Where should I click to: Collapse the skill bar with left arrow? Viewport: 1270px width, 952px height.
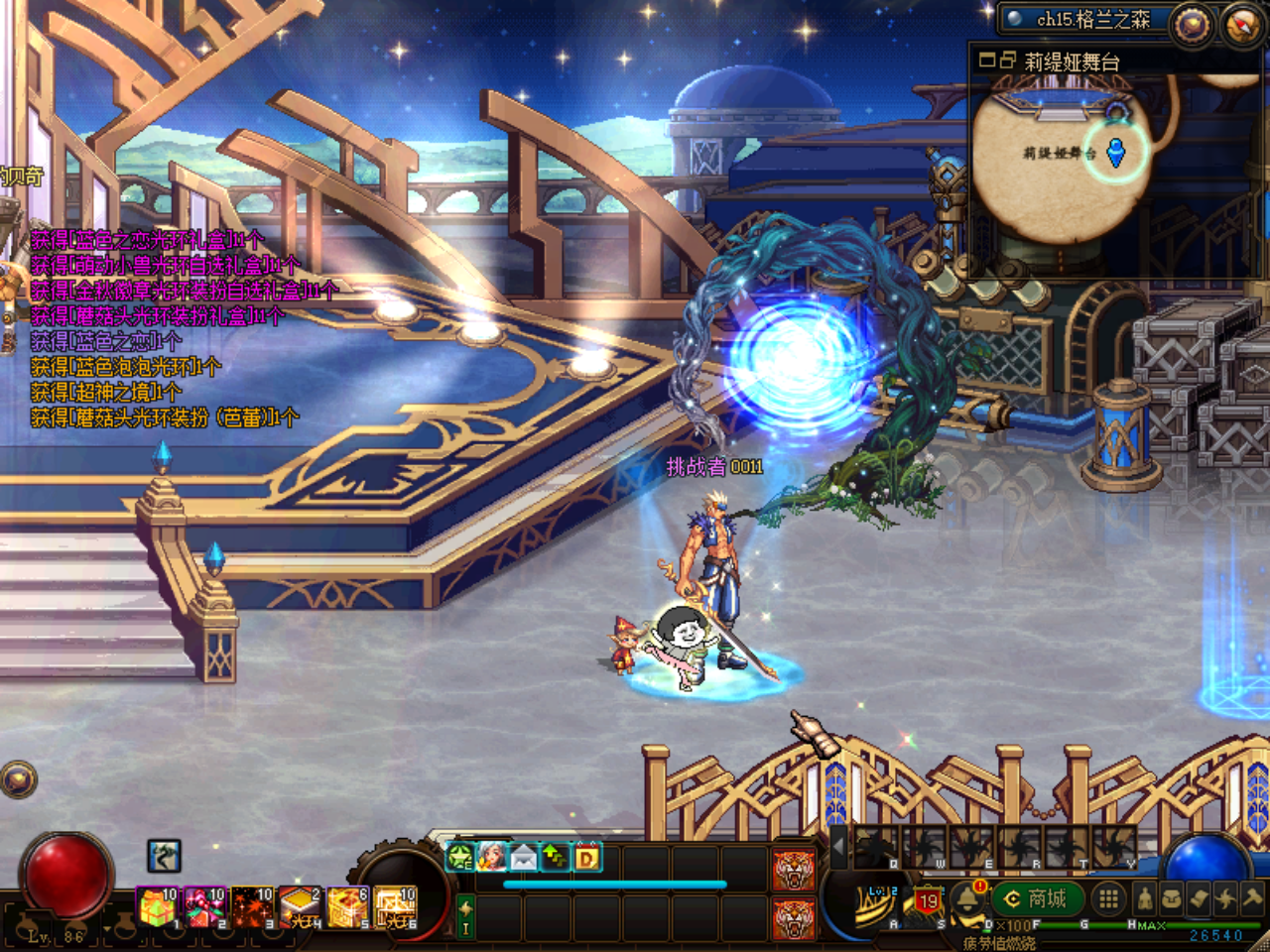[x=839, y=848]
